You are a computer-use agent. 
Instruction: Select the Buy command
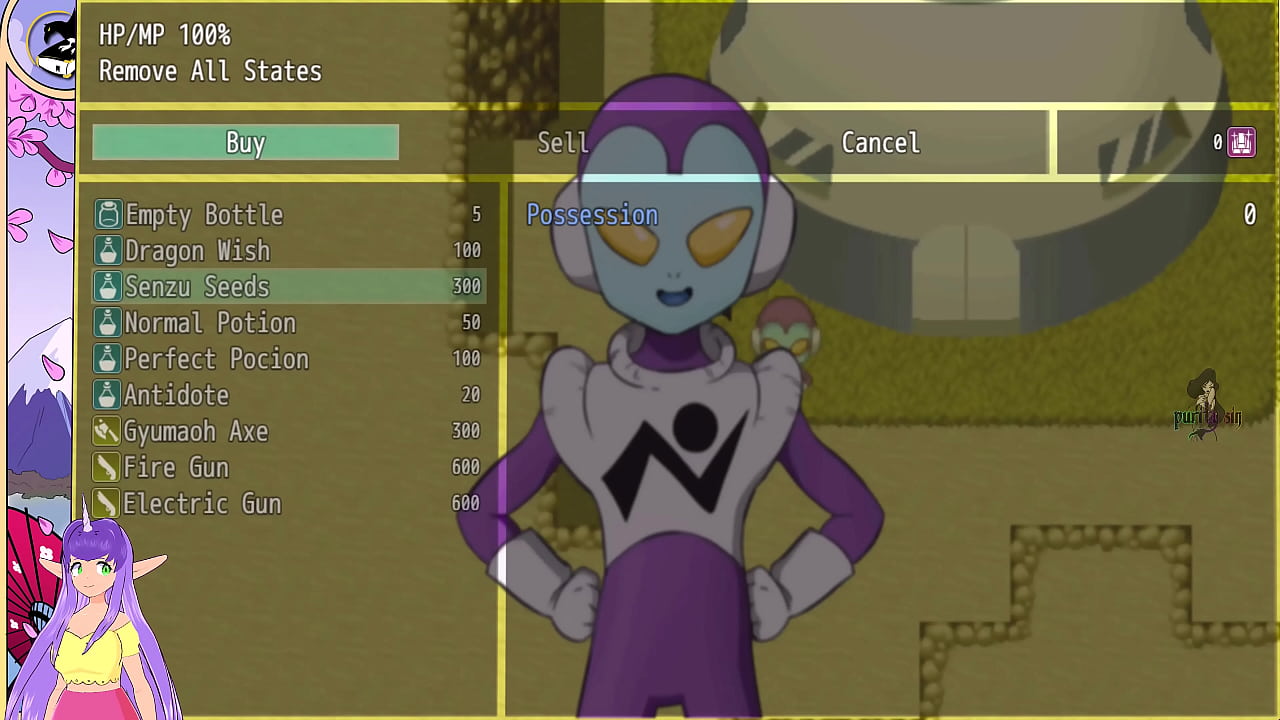pos(245,143)
